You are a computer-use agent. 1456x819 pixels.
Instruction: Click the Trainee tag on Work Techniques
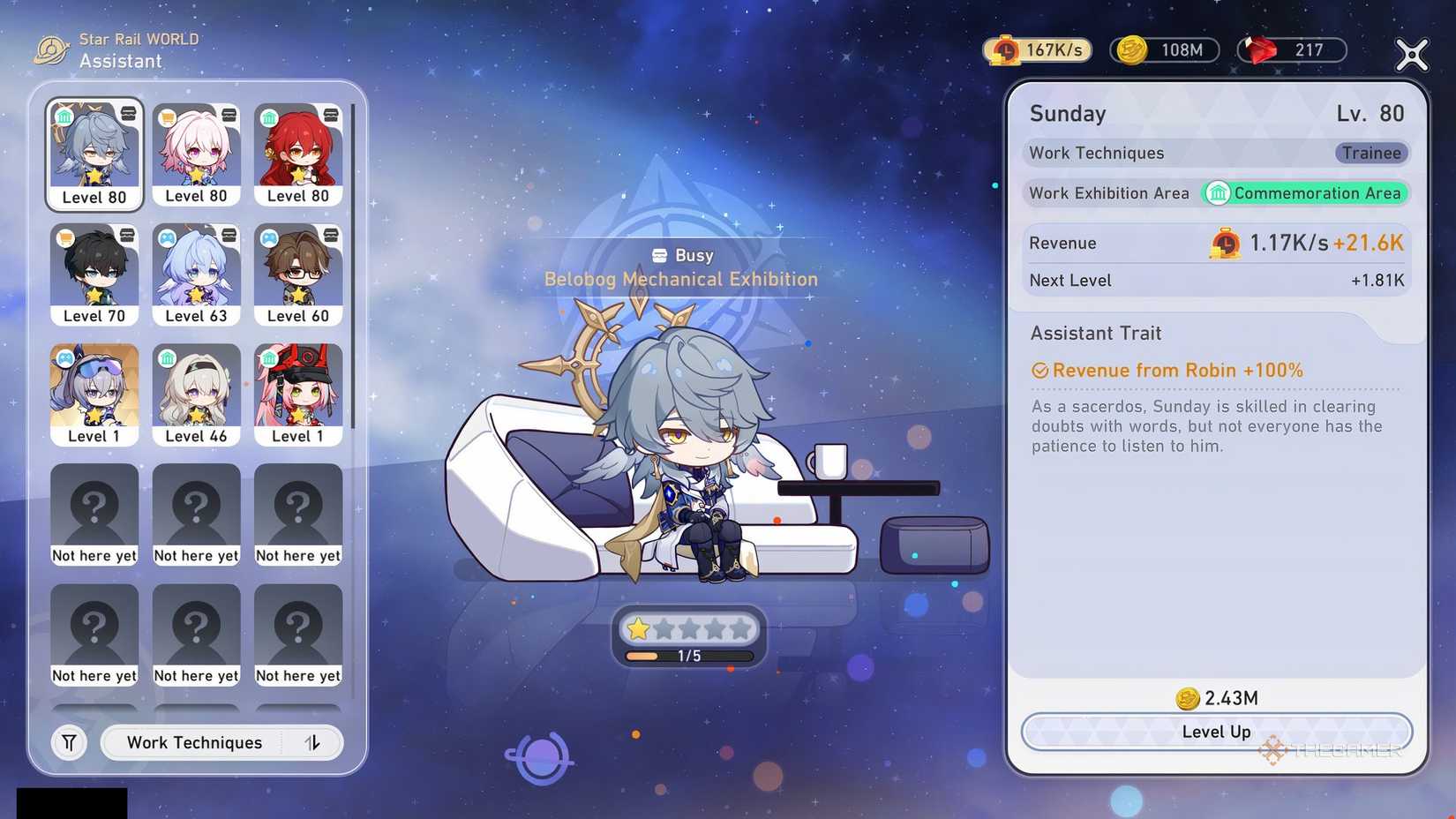[1370, 153]
